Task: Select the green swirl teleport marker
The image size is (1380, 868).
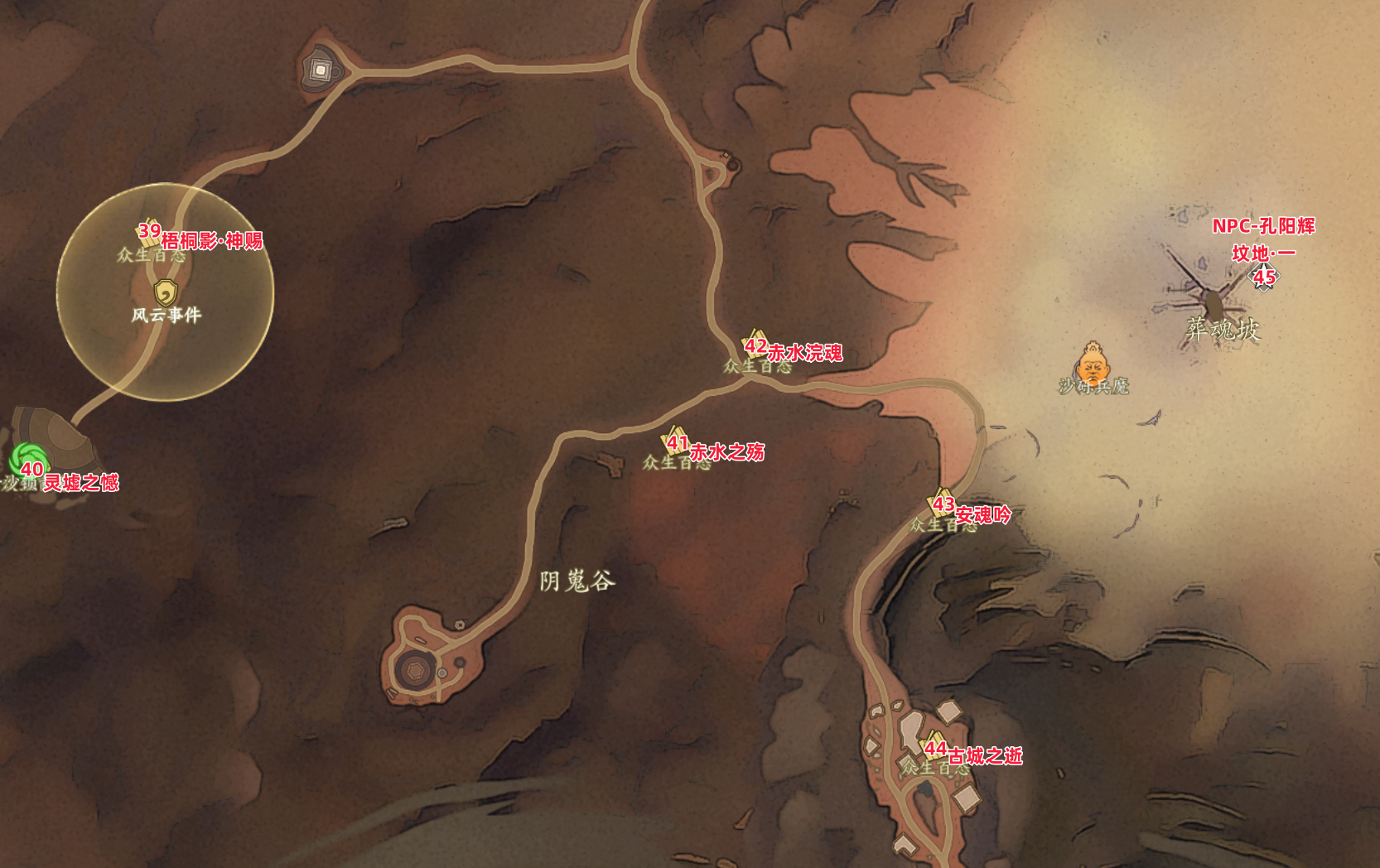Action: click(29, 460)
